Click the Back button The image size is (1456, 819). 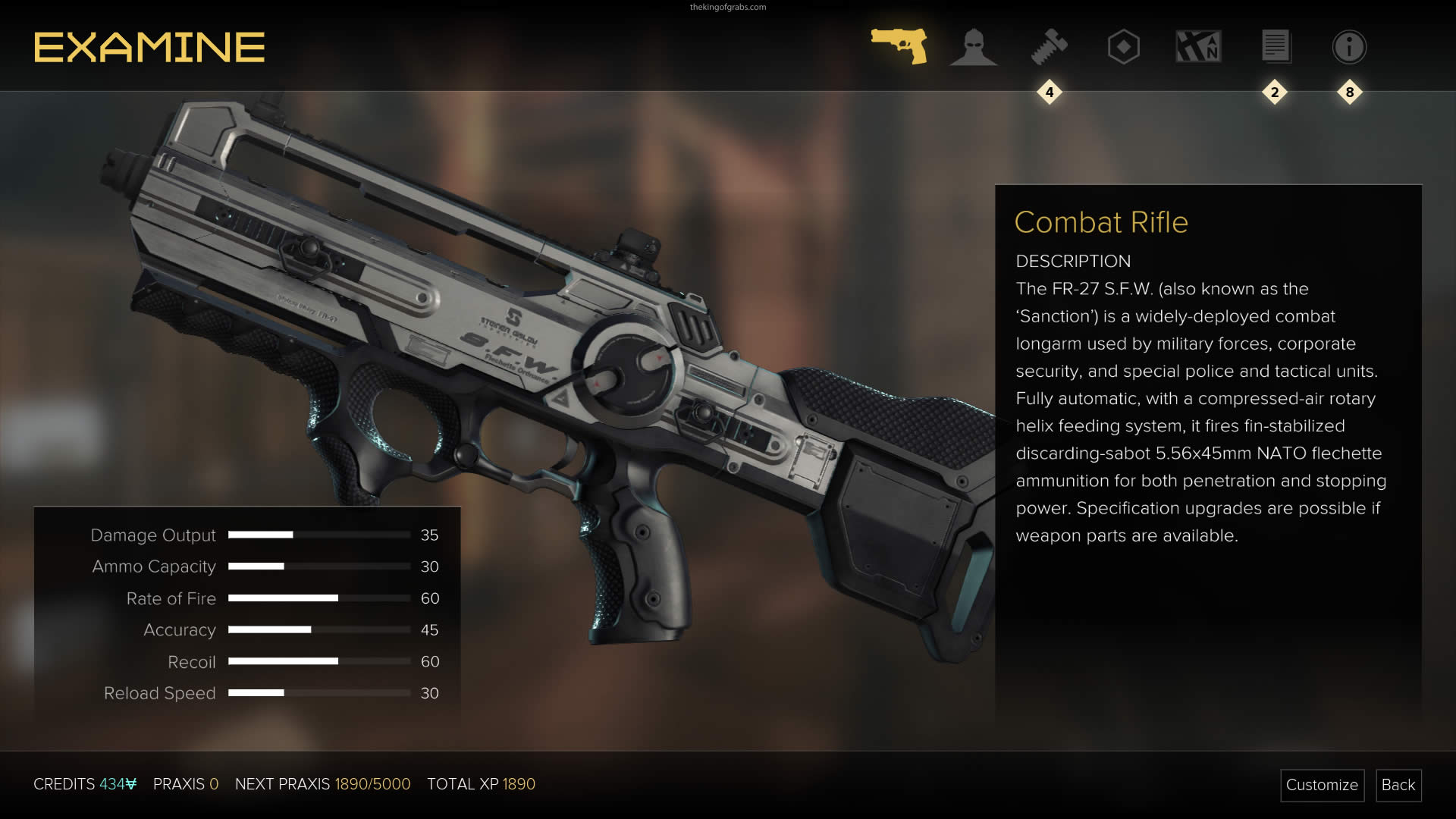point(1398,785)
